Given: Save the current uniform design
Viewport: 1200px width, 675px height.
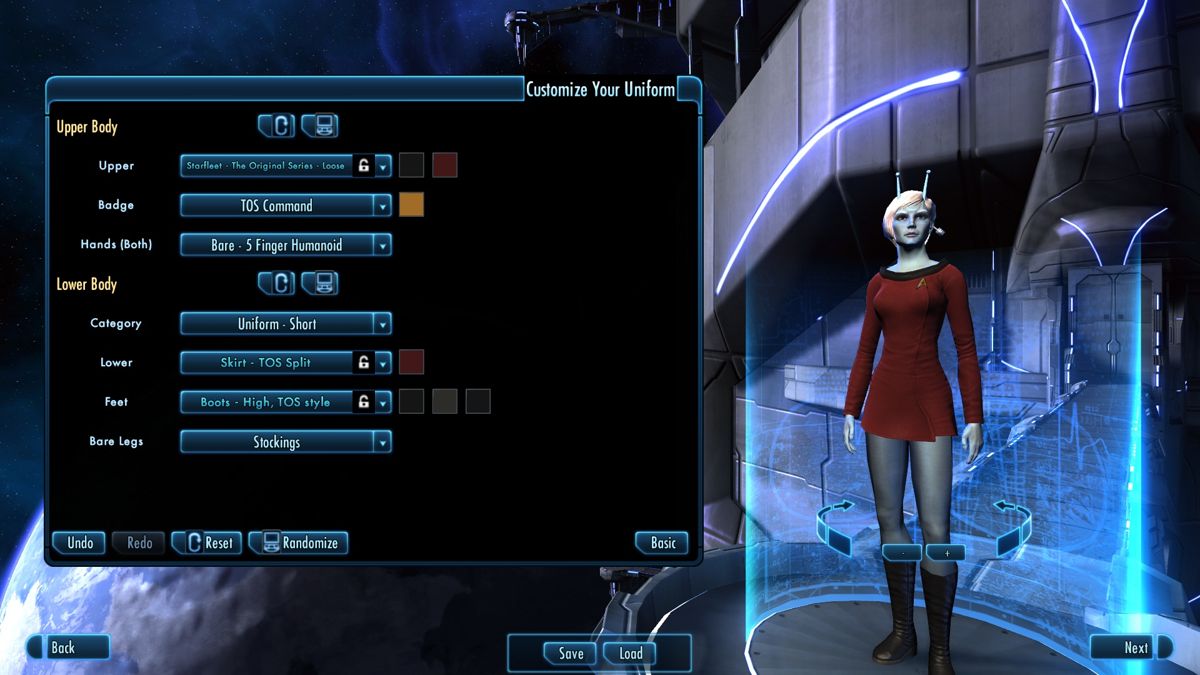Looking at the screenshot, I should 571,654.
